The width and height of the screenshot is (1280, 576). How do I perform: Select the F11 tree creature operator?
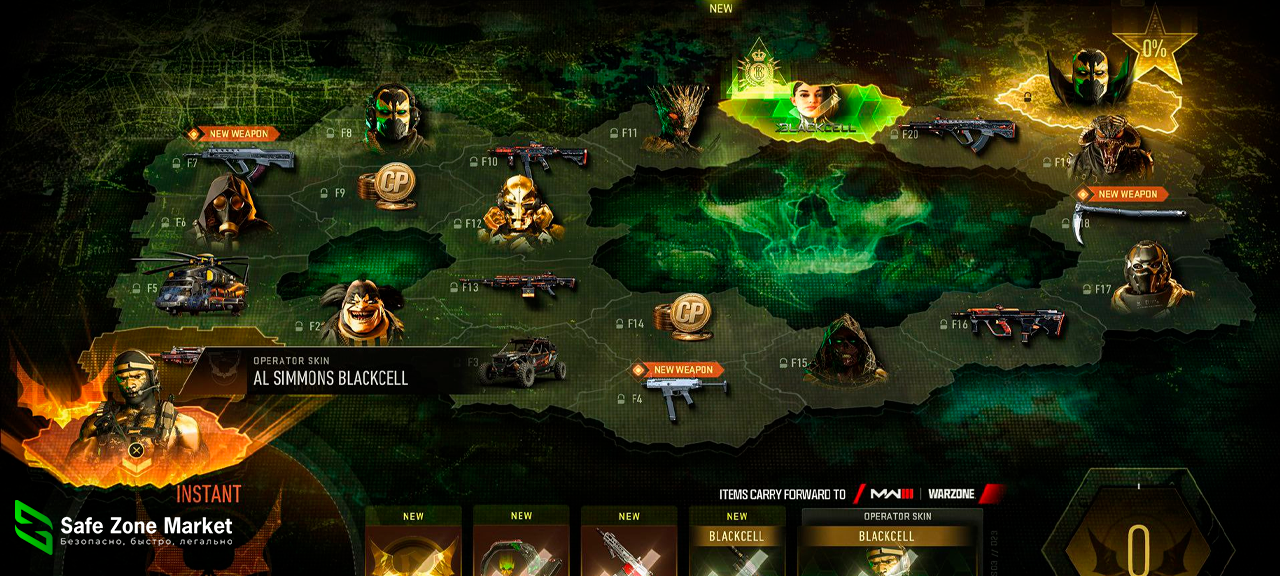tap(676, 120)
